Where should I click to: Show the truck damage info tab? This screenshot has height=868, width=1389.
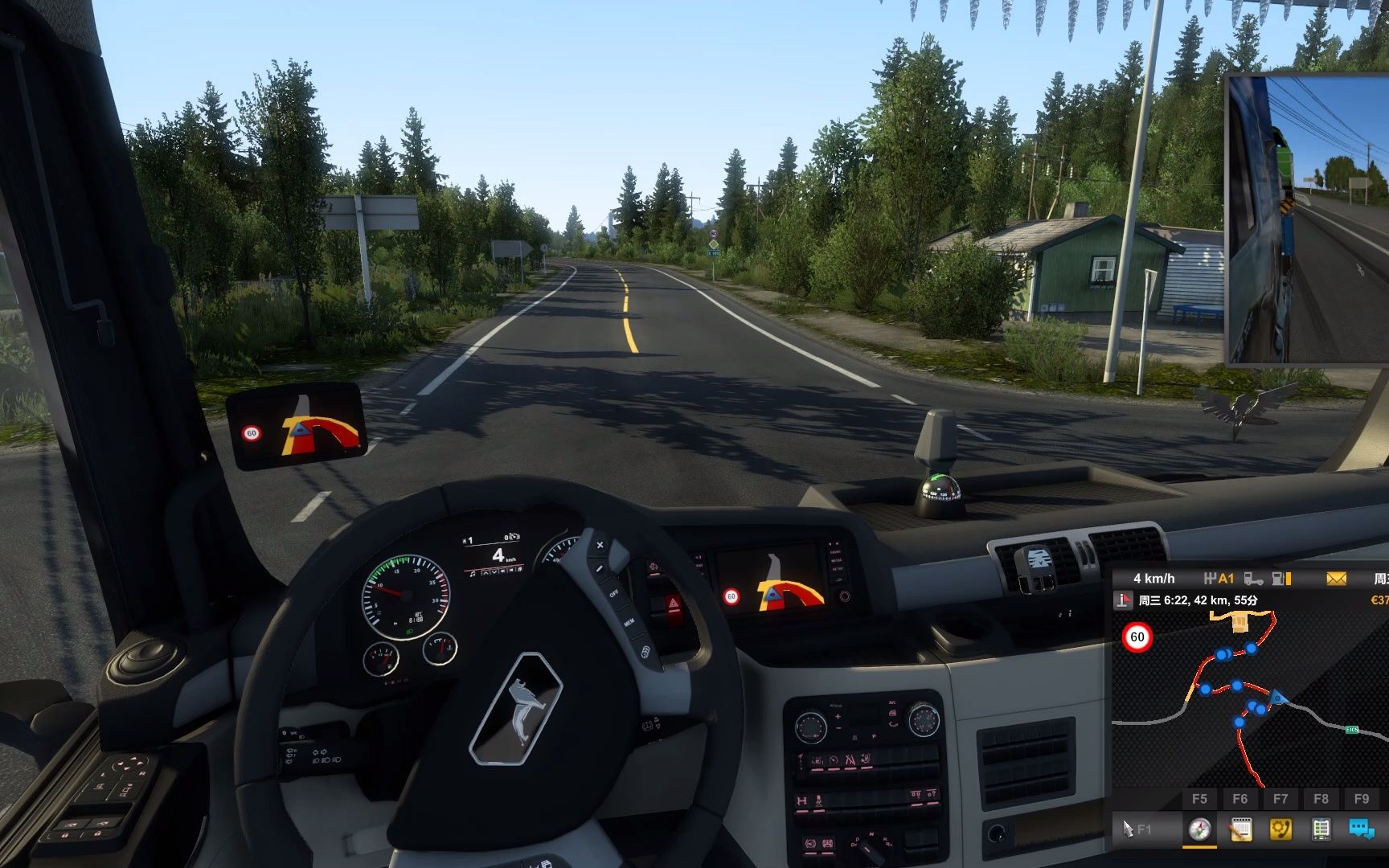(x=1321, y=829)
